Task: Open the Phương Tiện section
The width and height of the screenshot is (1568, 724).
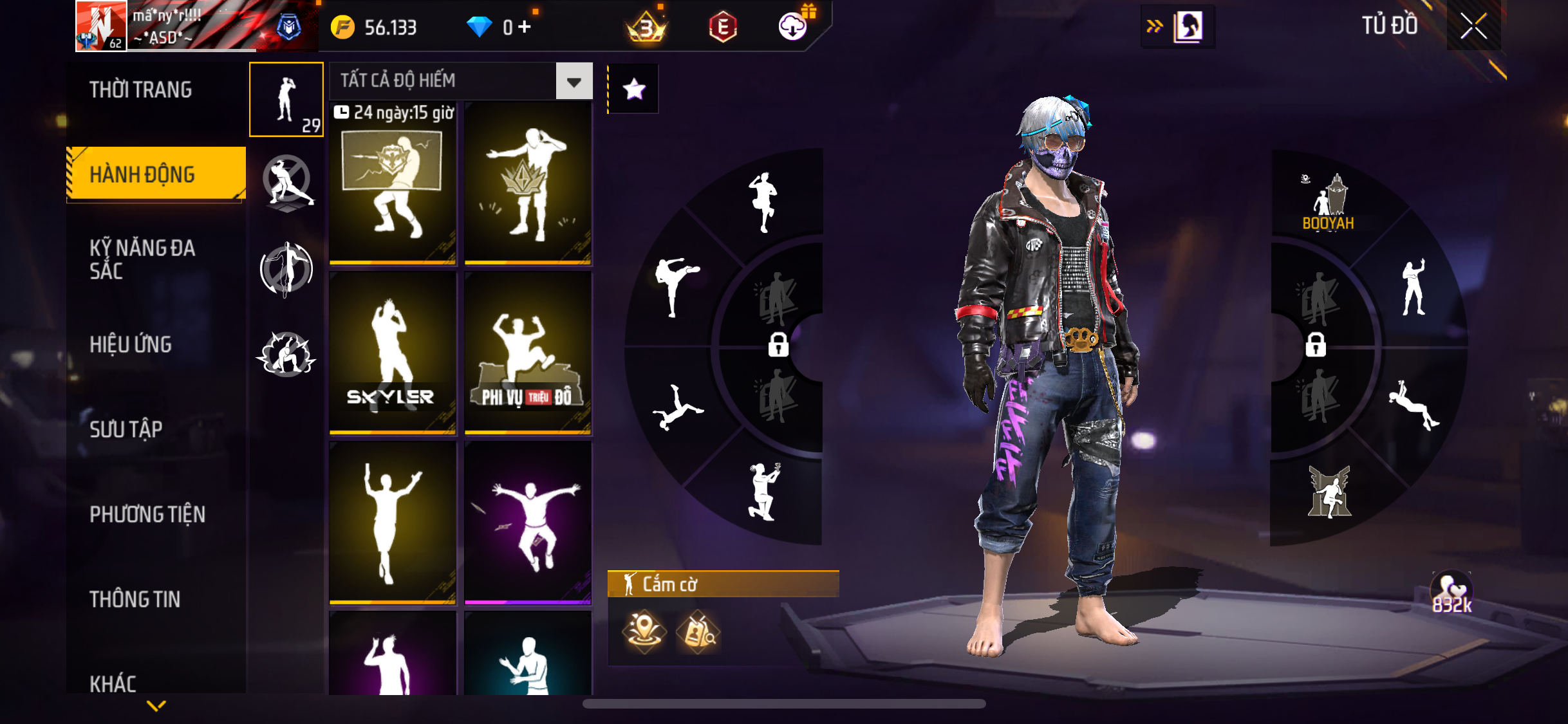Action: point(147,514)
